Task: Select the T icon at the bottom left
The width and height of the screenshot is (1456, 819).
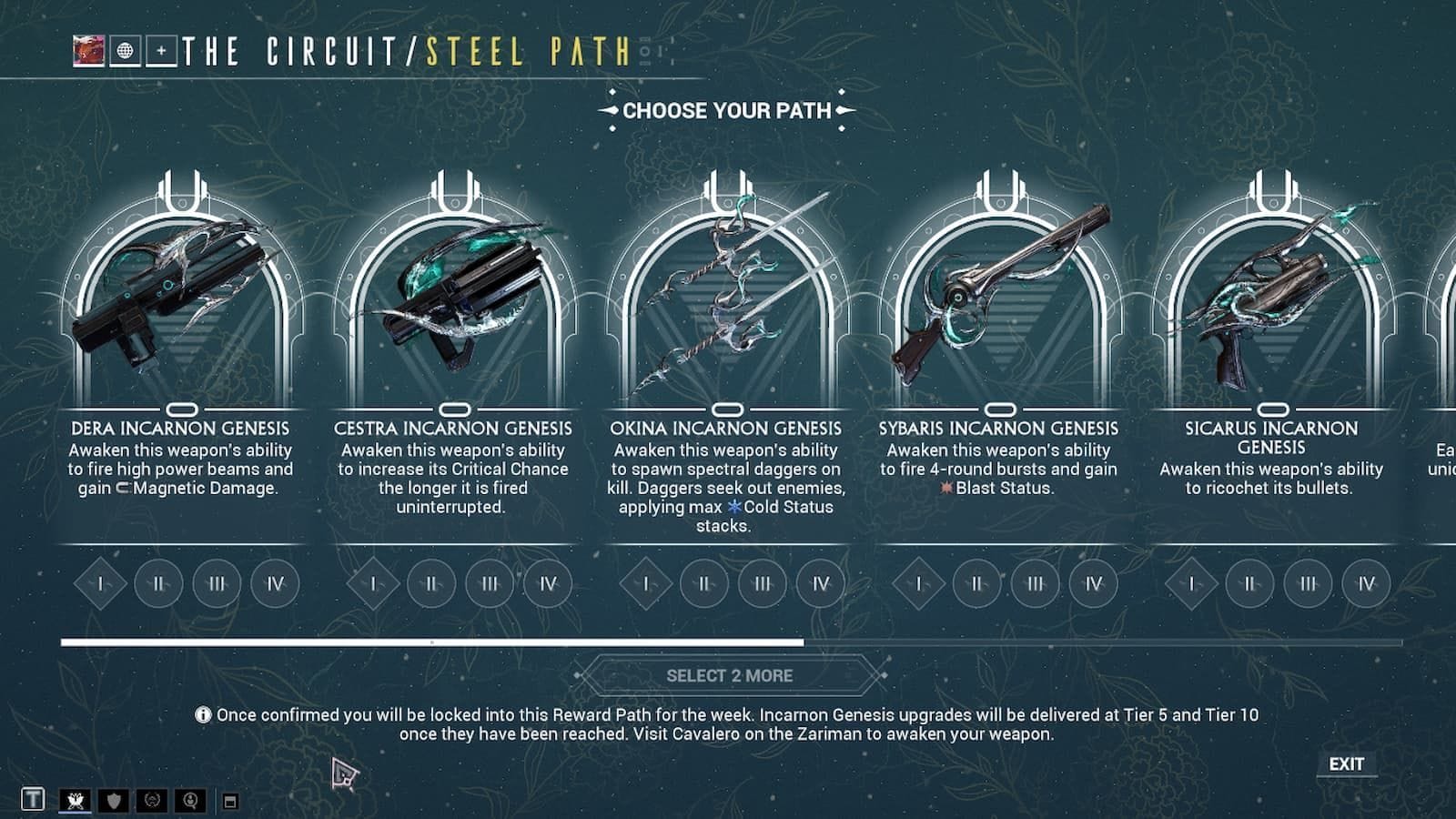Action: pyautogui.click(x=33, y=800)
